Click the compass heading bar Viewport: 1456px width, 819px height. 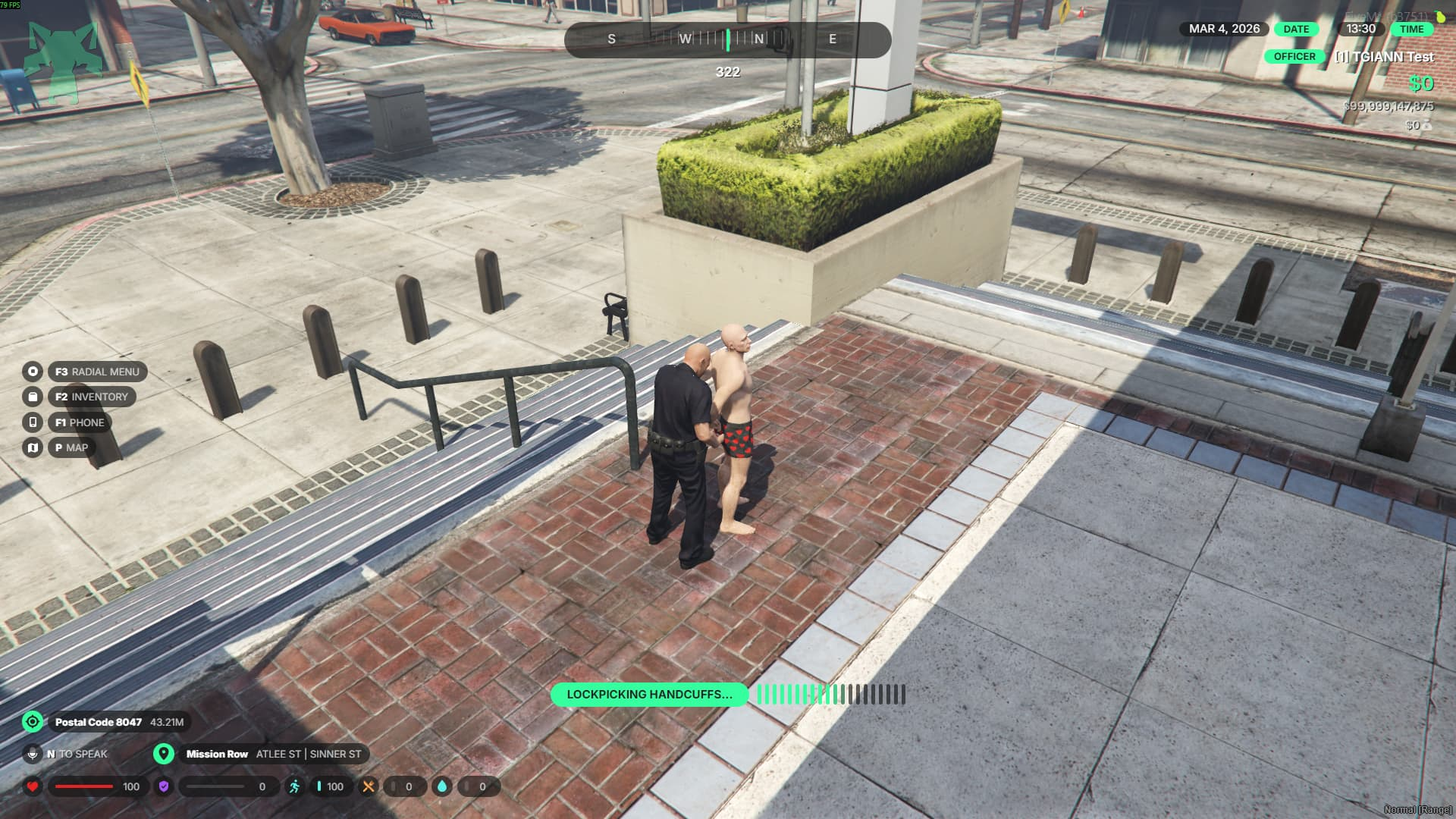[x=727, y=39]
